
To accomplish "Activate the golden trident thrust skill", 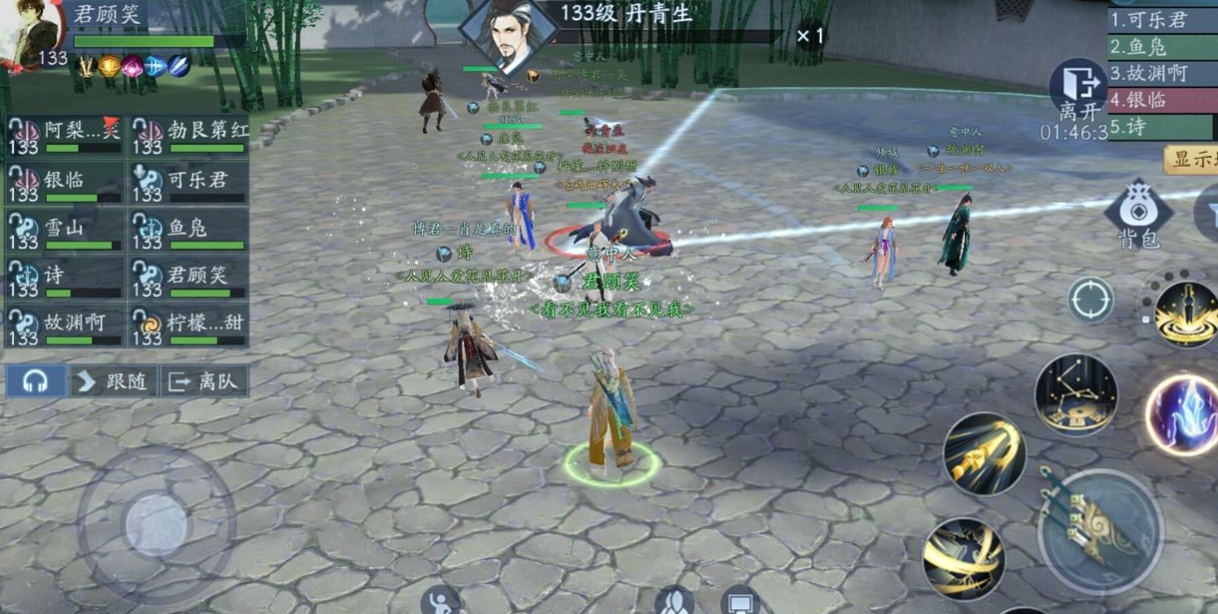I will (984, 454).
